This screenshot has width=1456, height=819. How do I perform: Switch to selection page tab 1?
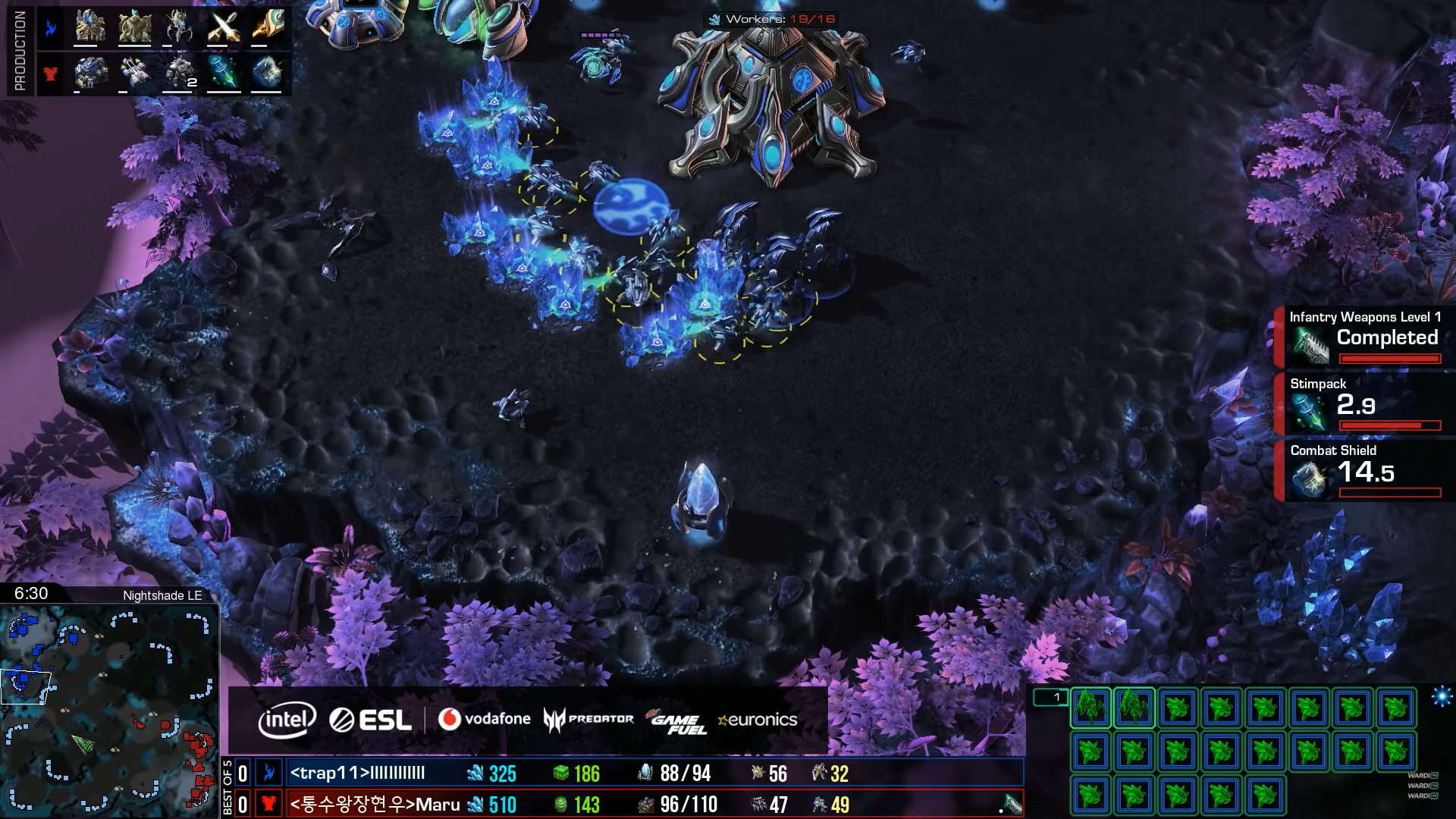(1051, 697)
